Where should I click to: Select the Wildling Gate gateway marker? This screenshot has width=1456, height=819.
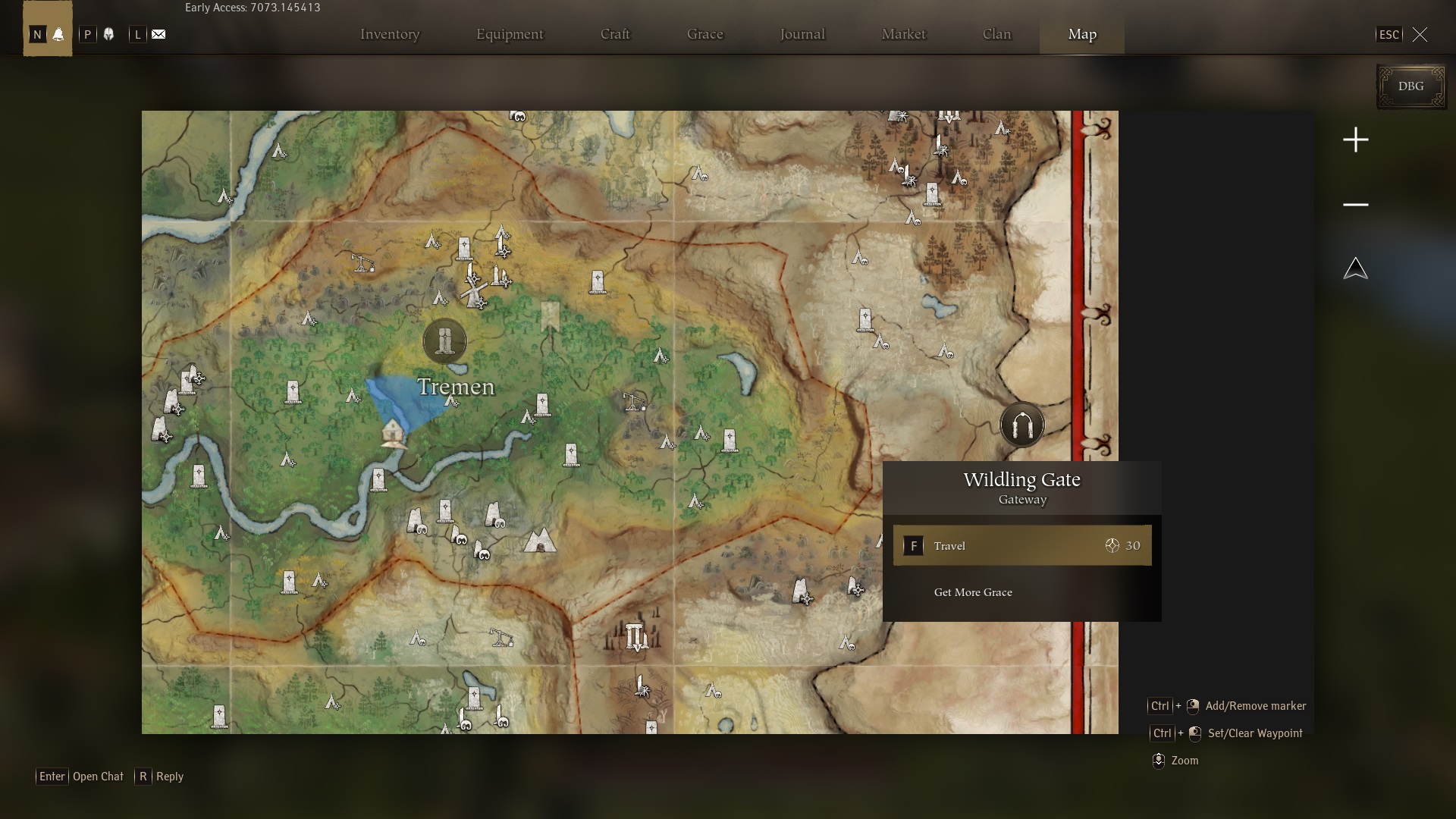[1021, 425]
